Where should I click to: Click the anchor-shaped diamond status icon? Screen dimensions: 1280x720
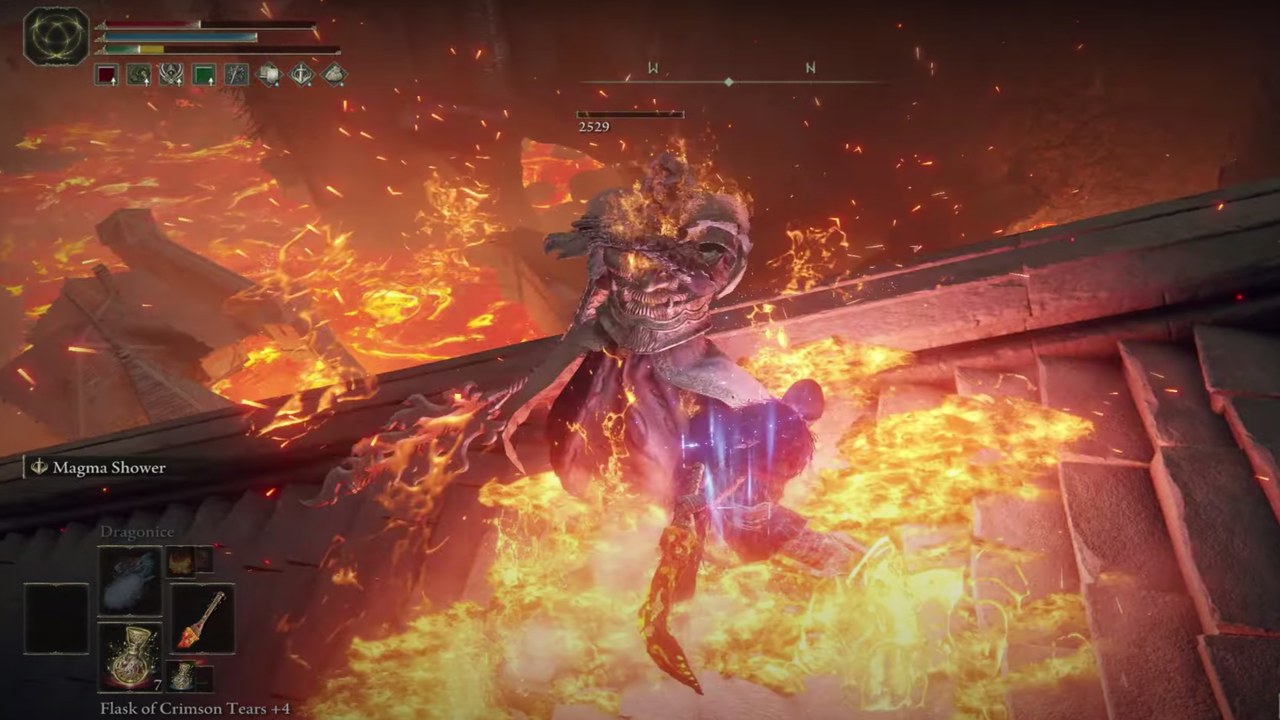click(302, 75)
